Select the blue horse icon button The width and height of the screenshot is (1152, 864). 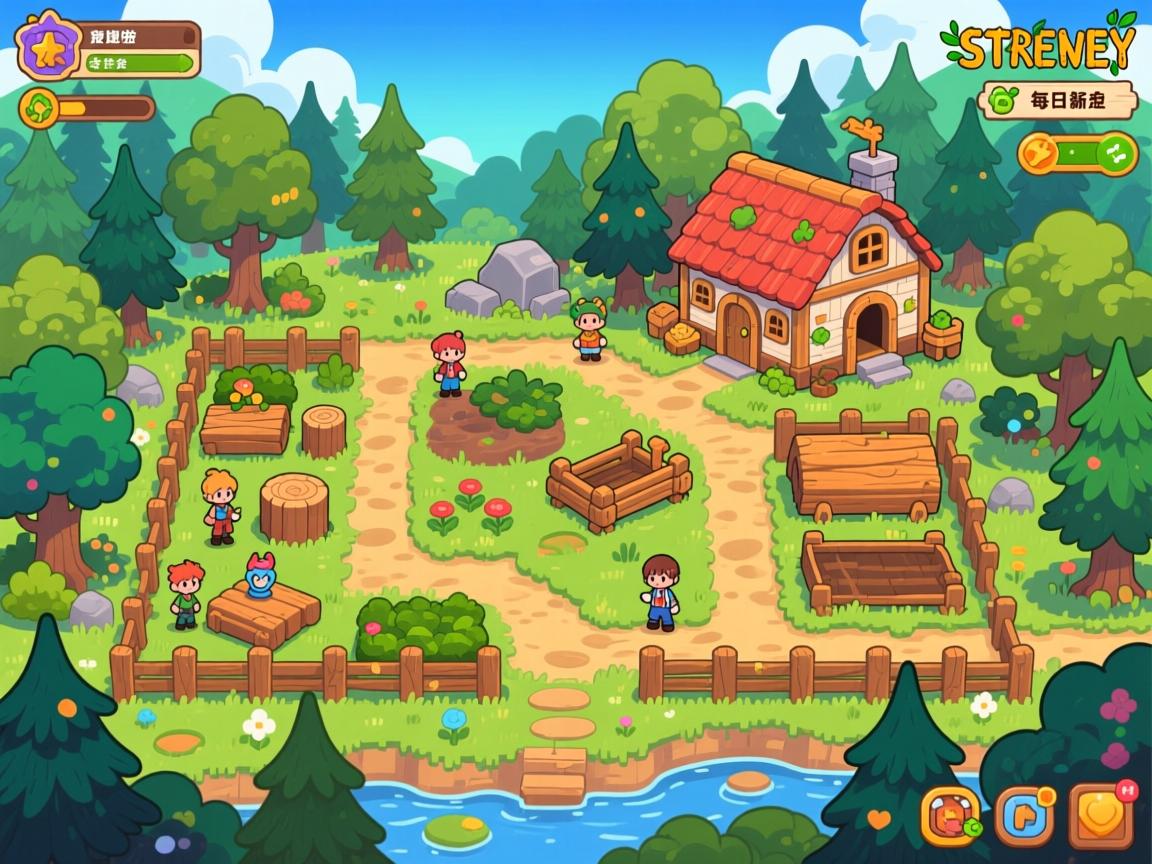point(1025,817)
